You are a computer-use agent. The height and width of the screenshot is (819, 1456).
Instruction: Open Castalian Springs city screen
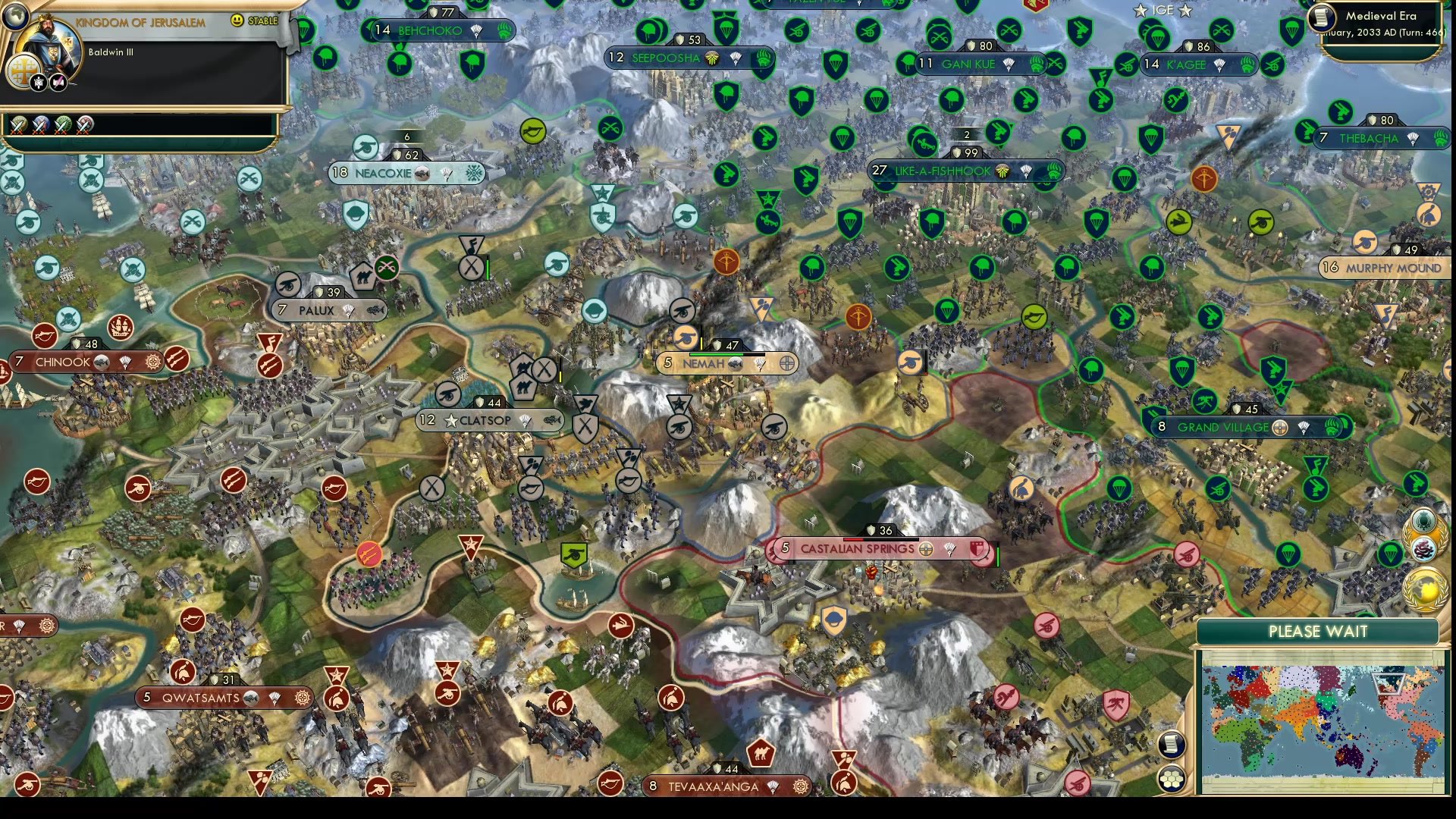[x=857, y=548]
